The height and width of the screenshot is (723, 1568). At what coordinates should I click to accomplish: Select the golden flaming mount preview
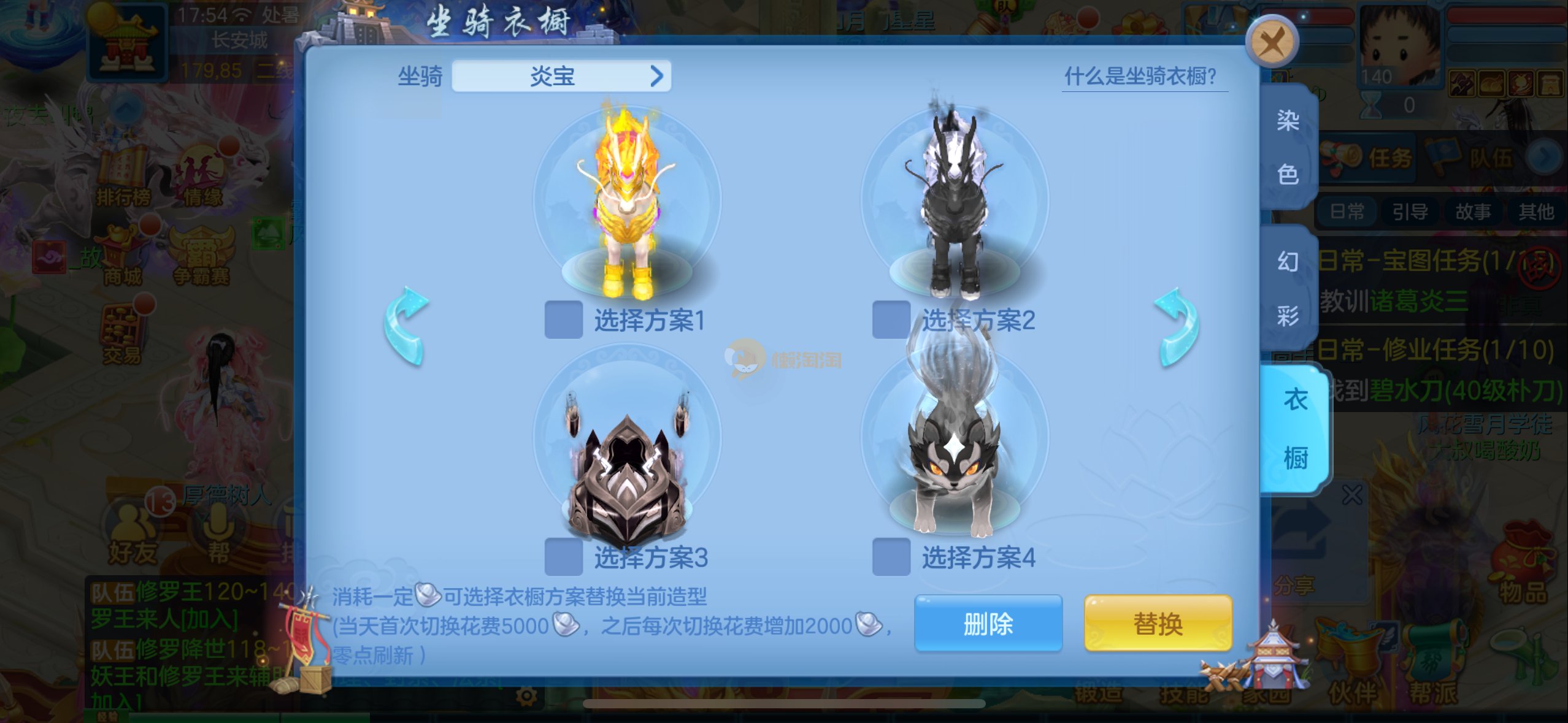point(627,202)
